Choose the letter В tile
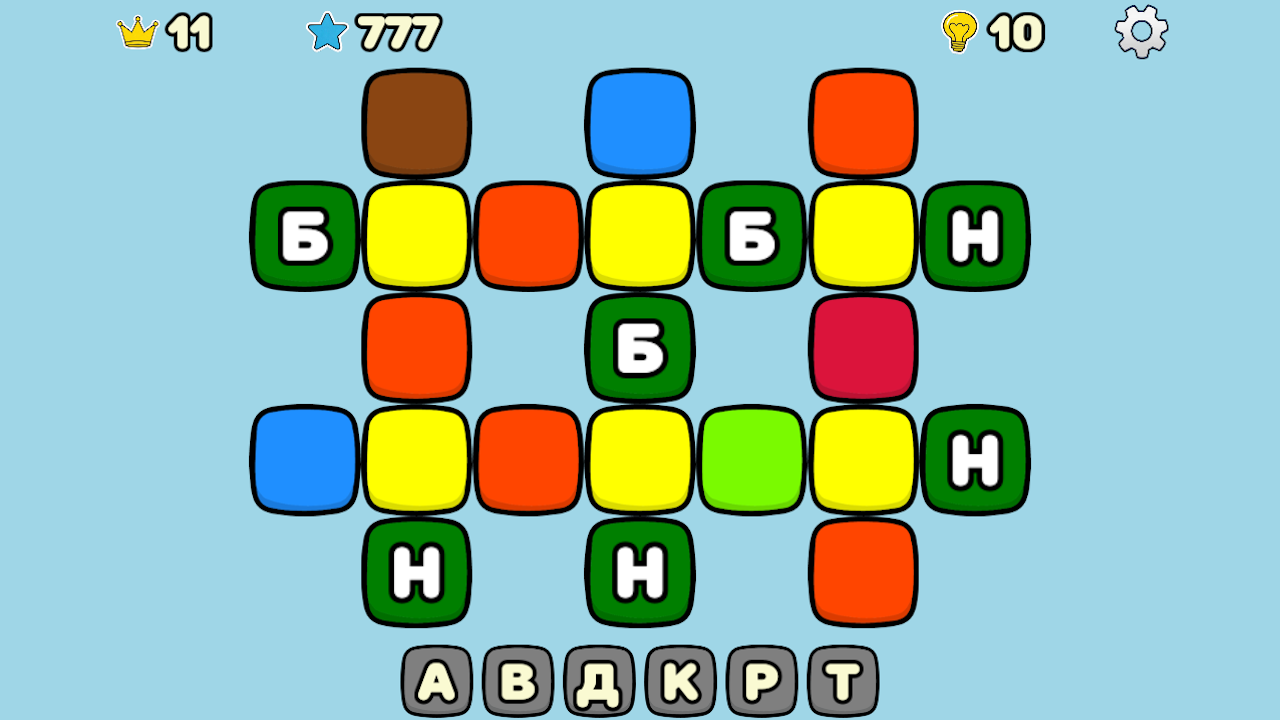The height and width of the screenshot is (720, 1280). [x=518, y=681]
